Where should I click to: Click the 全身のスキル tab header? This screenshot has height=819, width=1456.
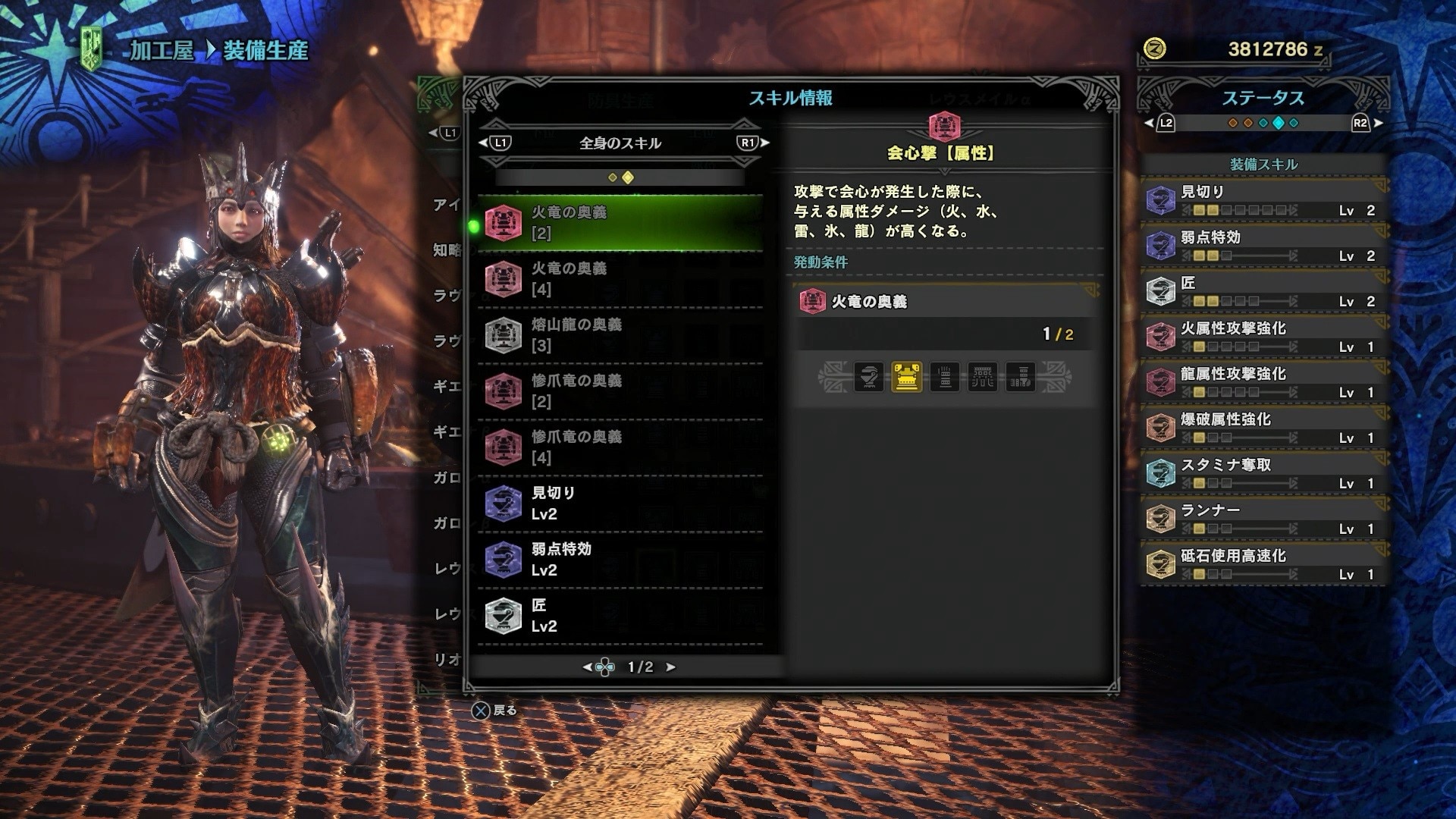[620, 143]
